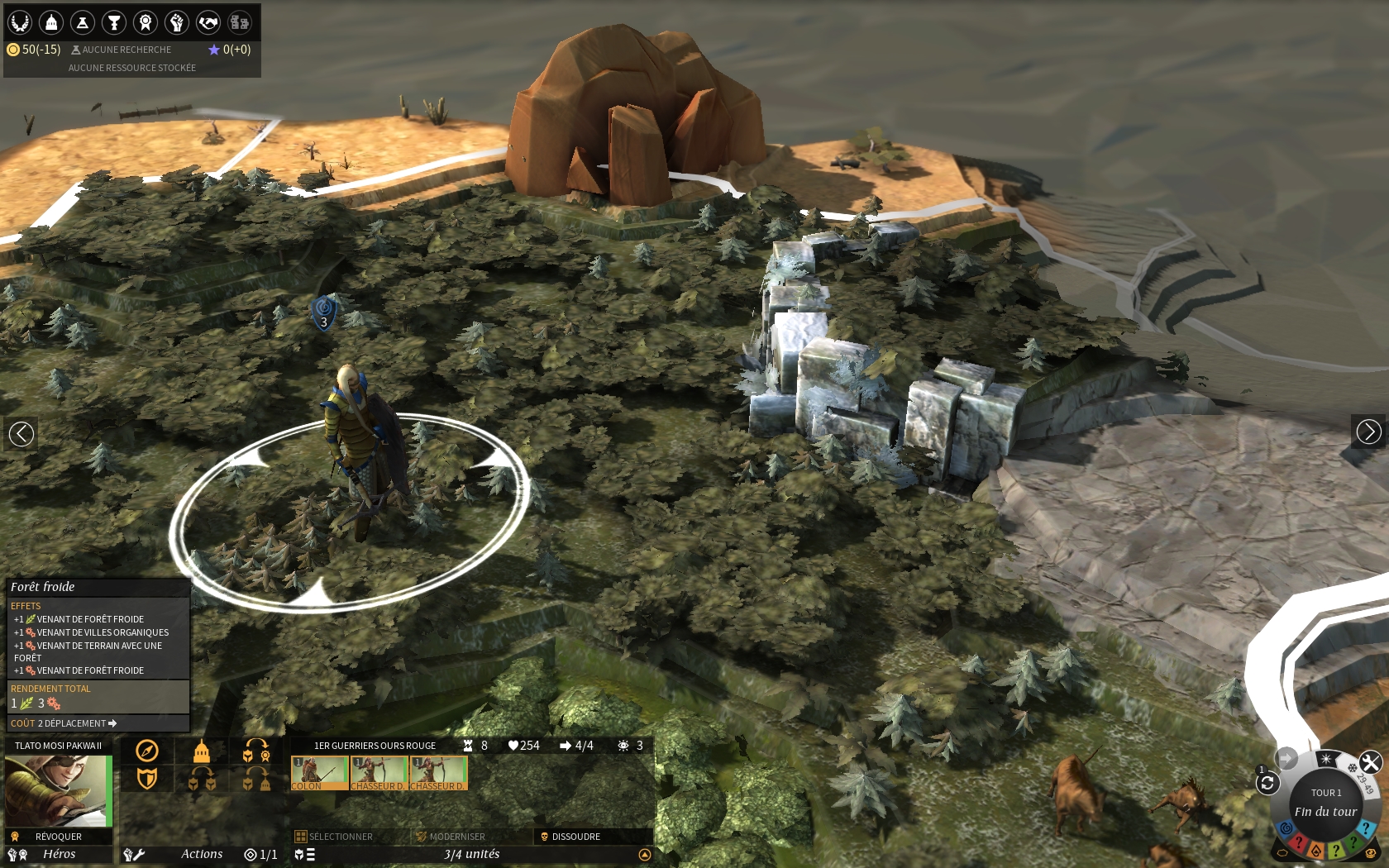The height and width of the screenshot is (868, 1389).
Task: End the turn with Fin du tour
Action: [1325, 811]
